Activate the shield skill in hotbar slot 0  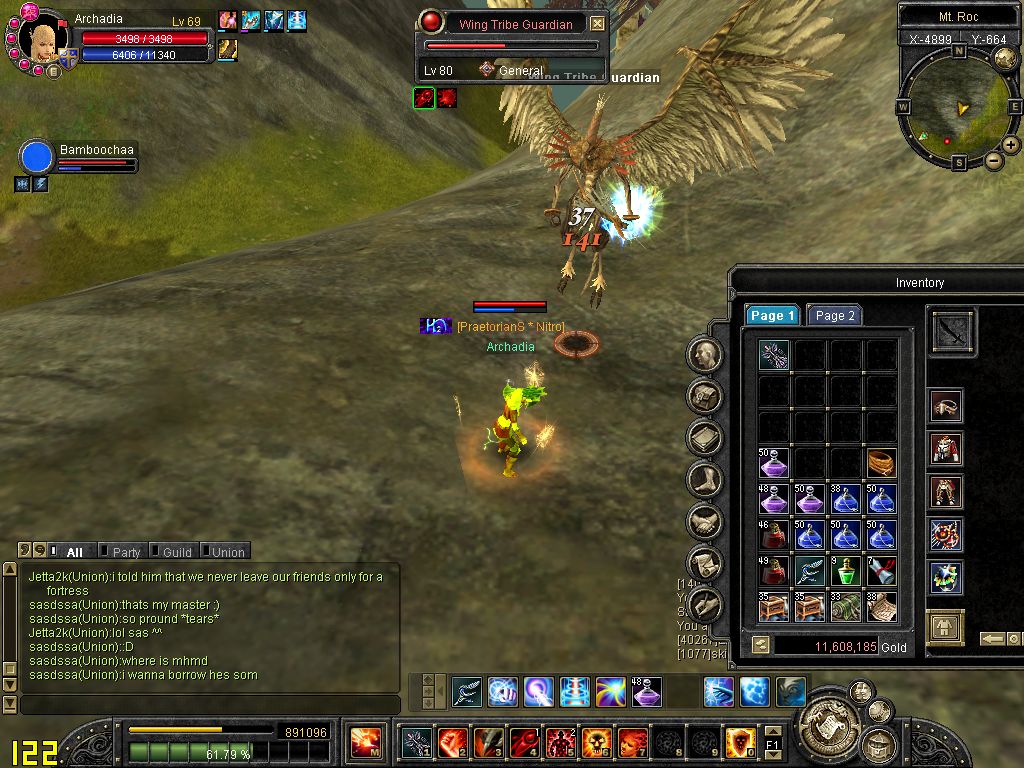740,742
